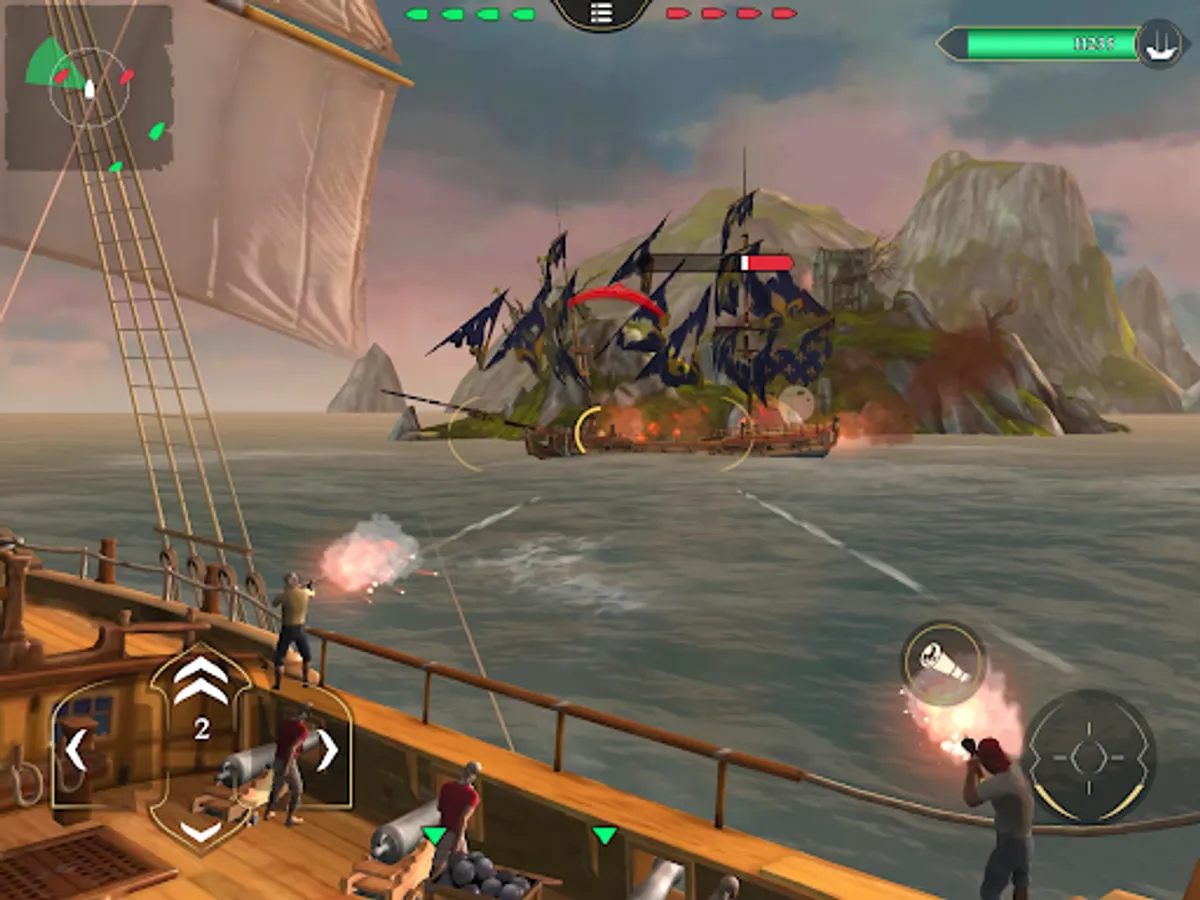Open the pause menu button
This screenshot has width=1200, height=900.
pyautogui.click(x=600, y=12)
